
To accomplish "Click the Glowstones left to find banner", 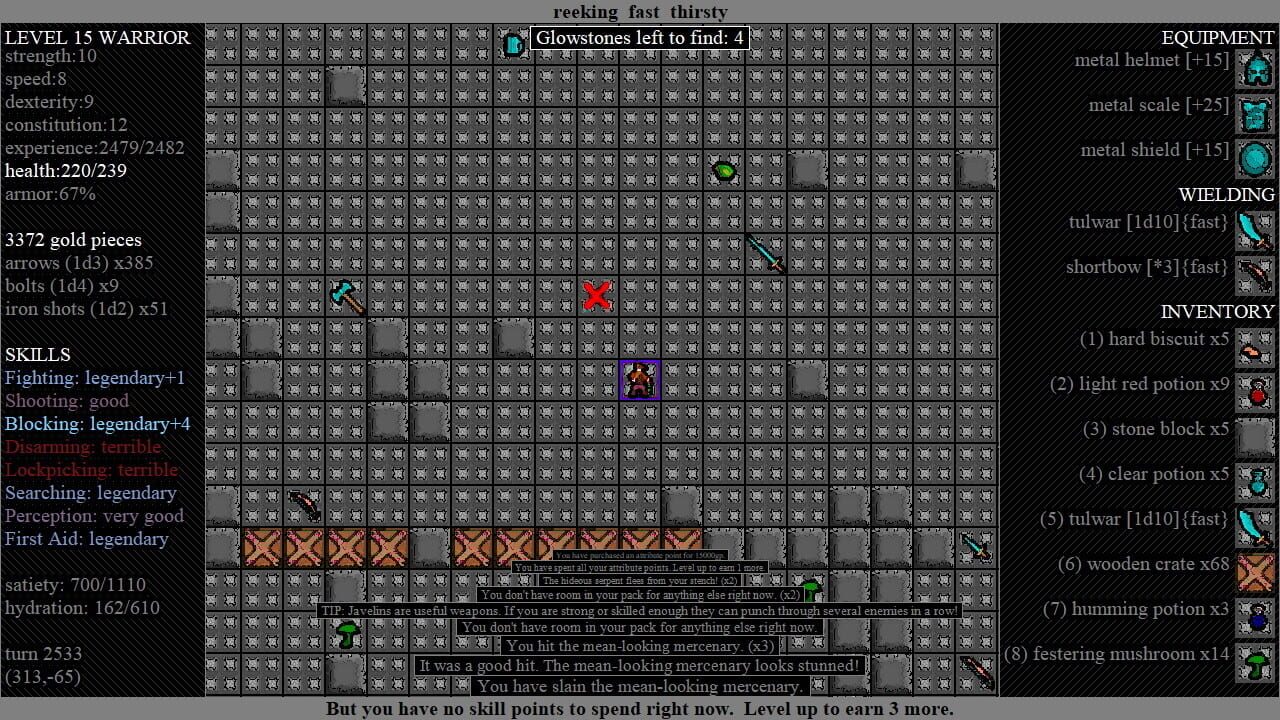I will click(x=640, y=37).
